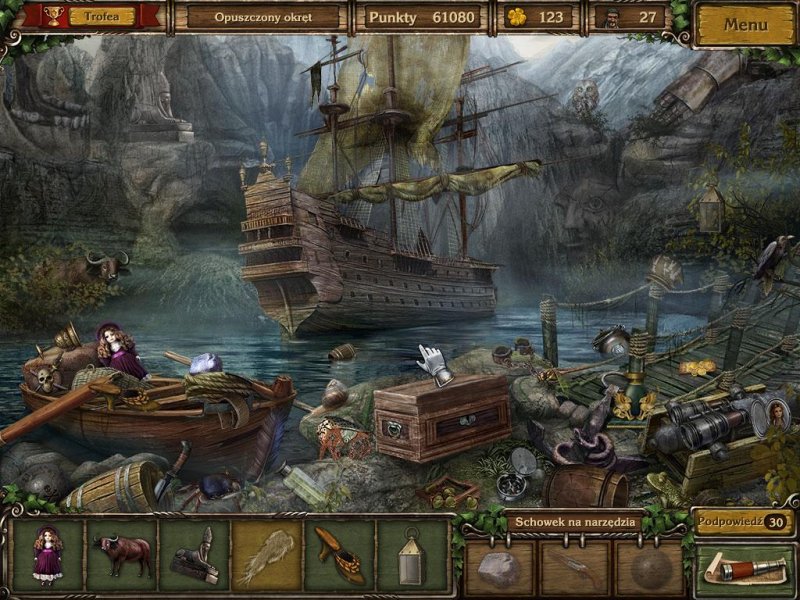Select the doll item slot
Screen dimensions: 800x600
47,555
